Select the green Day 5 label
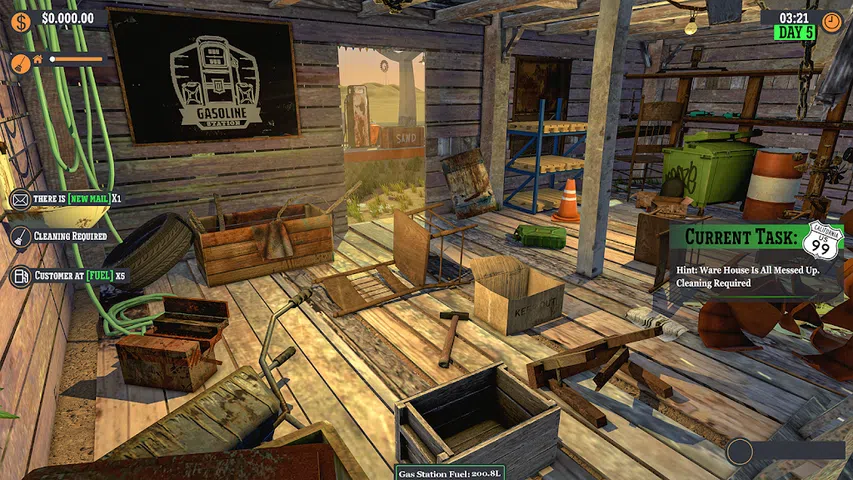853x480 pixels. point(794,33)
